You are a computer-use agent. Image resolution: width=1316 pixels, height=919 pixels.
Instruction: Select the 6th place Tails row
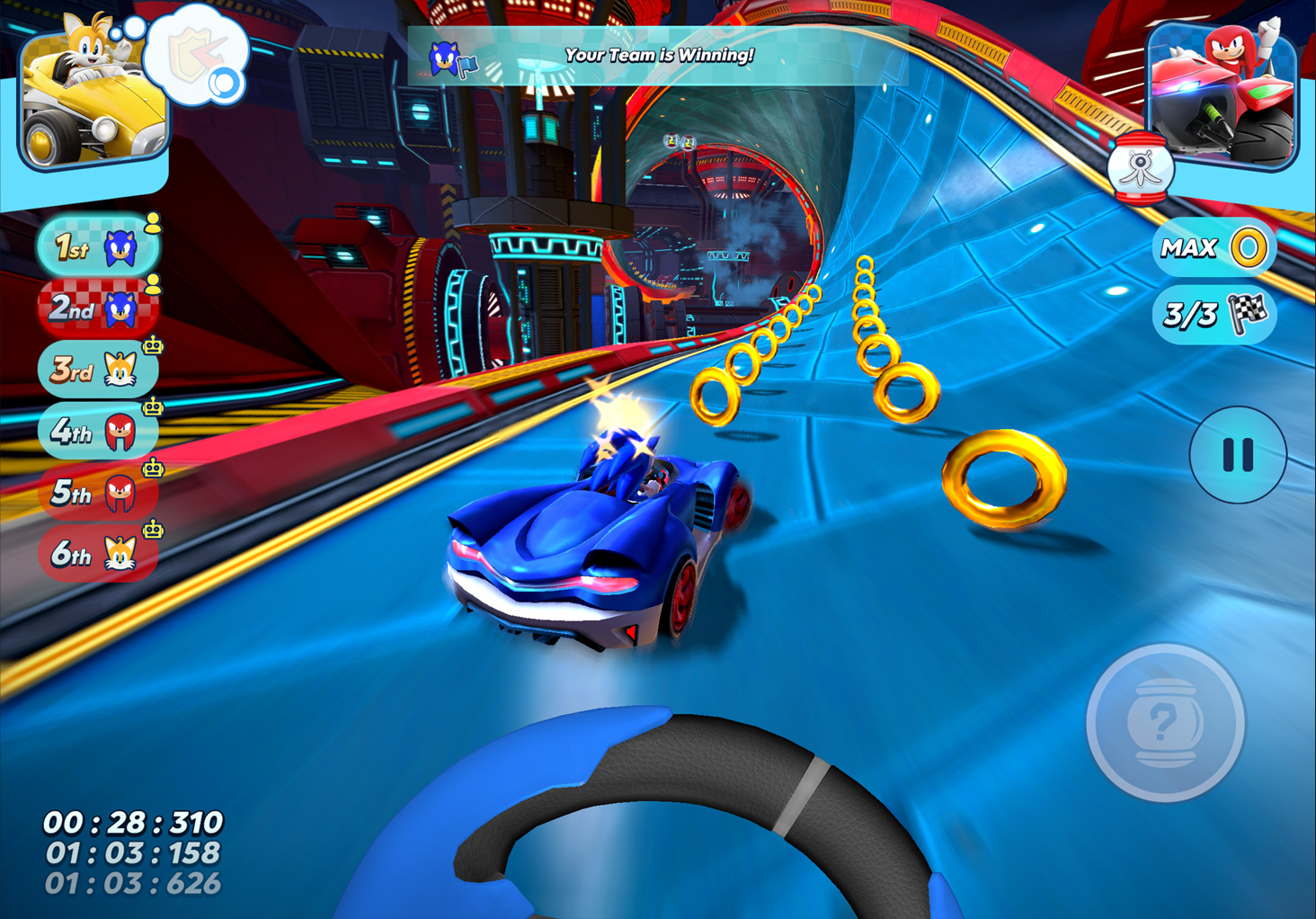[97, 554]
